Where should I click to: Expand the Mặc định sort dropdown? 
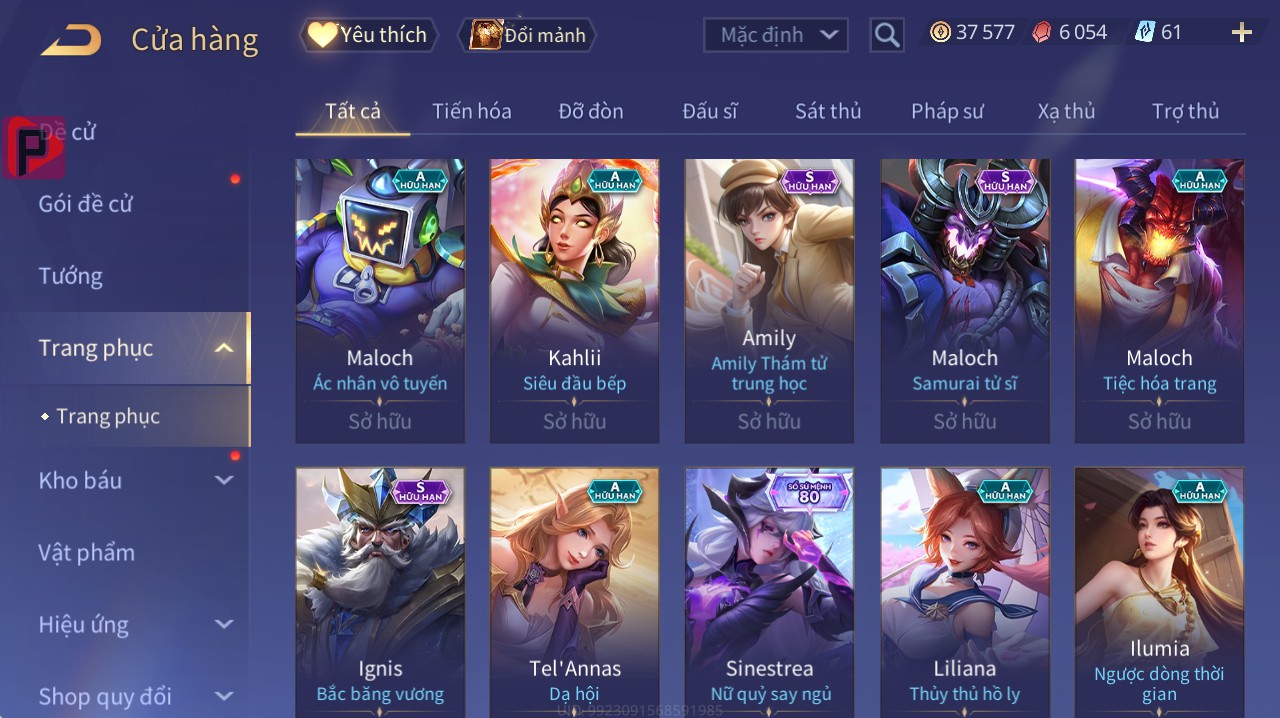[776, 35]
